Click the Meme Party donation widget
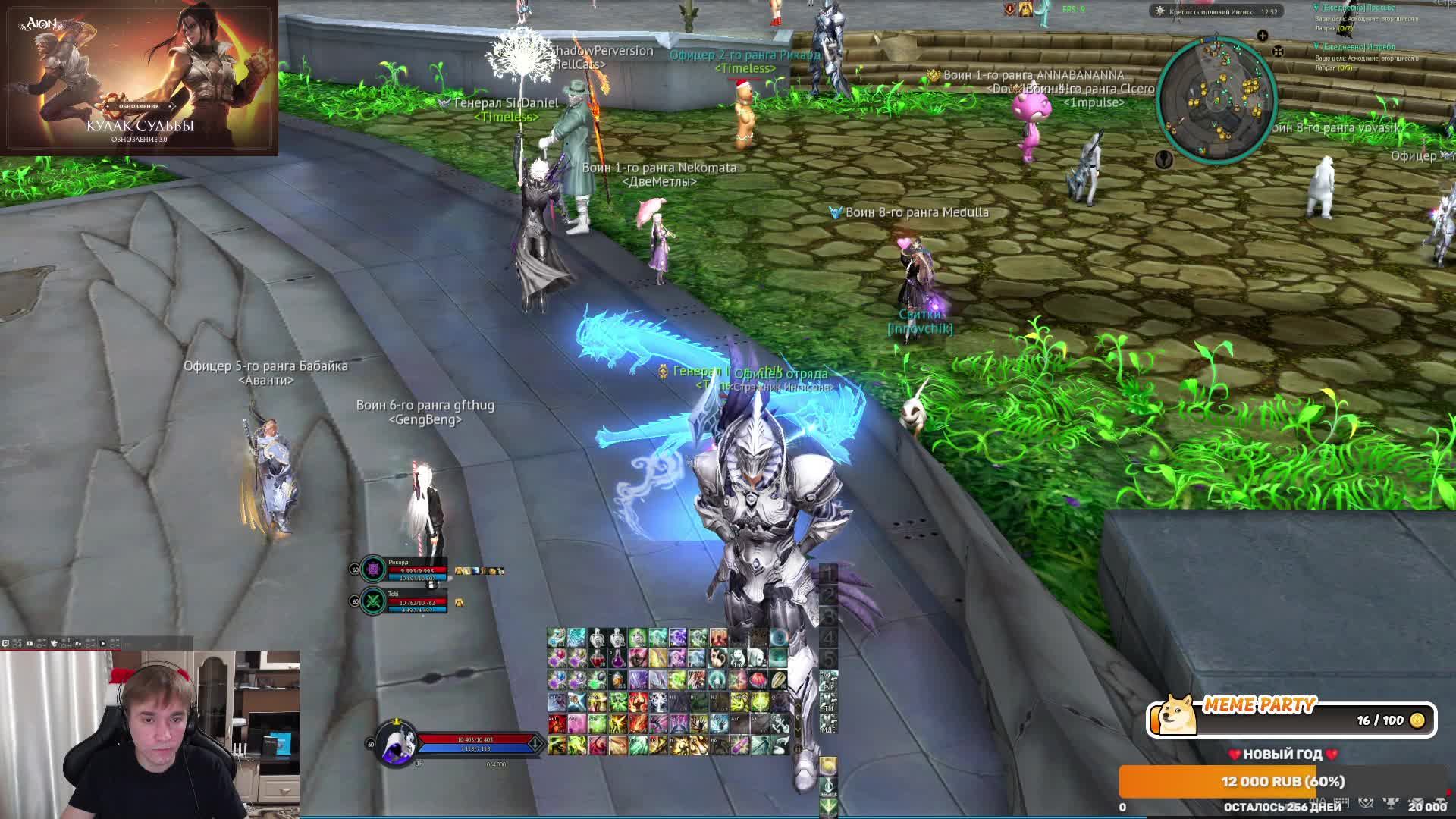 coord(1291,718)
